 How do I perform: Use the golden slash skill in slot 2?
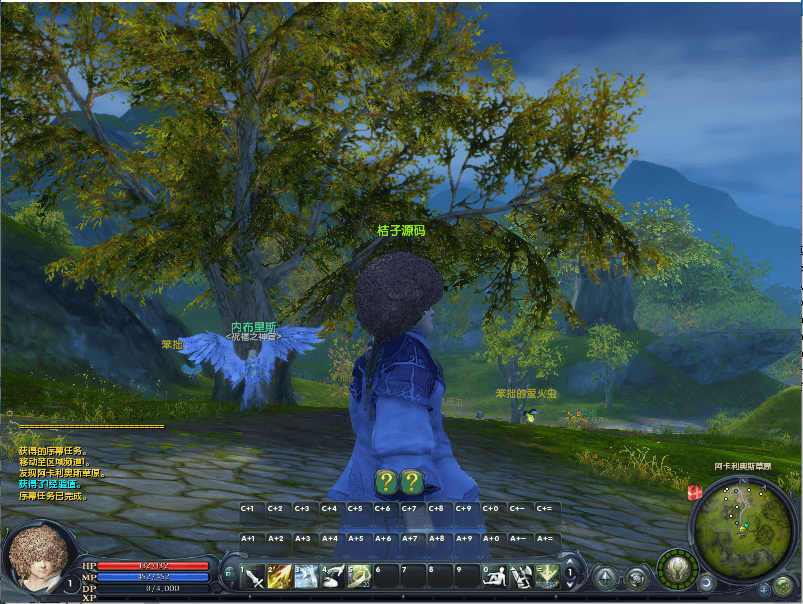[x=278, y=577]
